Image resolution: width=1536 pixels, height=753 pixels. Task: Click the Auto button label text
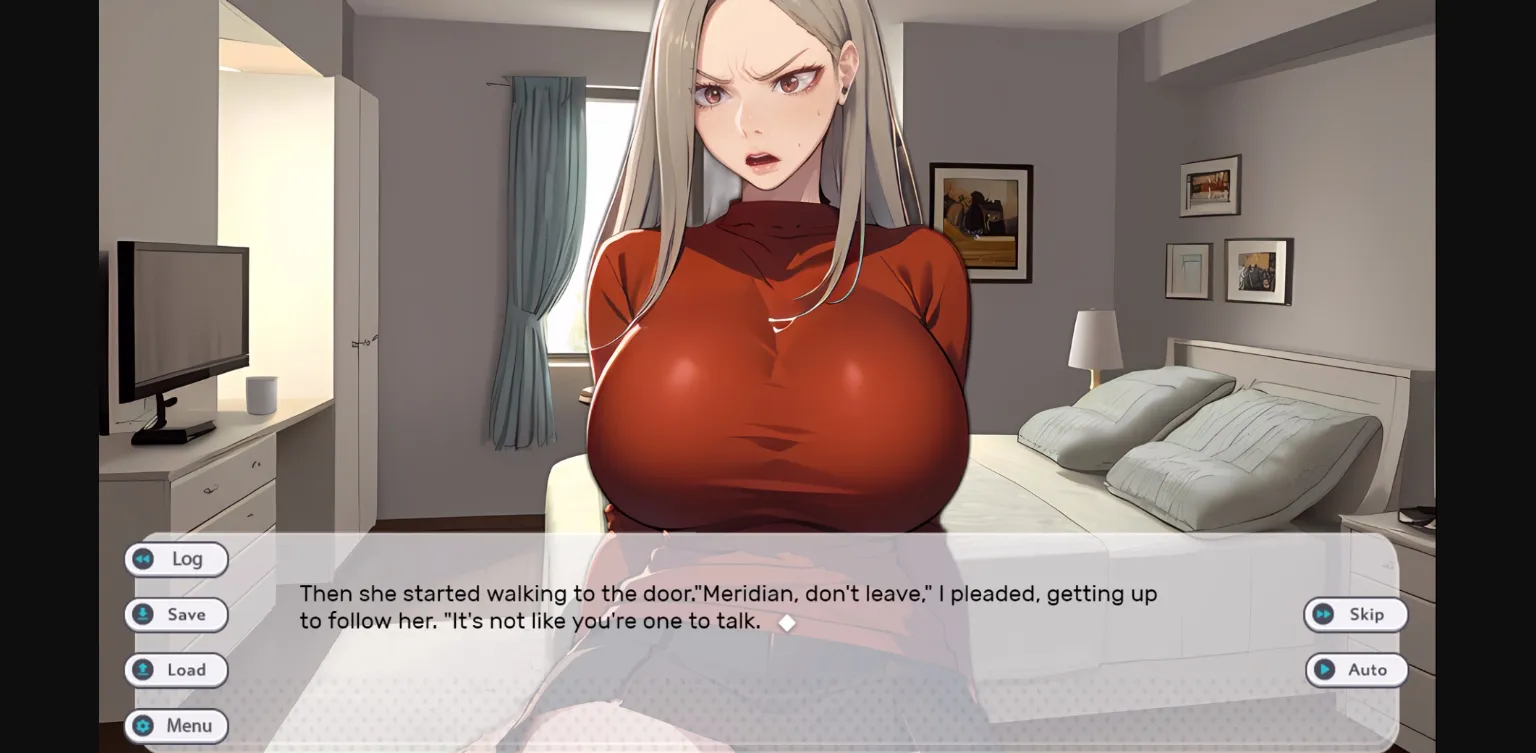click(1367, 670)
